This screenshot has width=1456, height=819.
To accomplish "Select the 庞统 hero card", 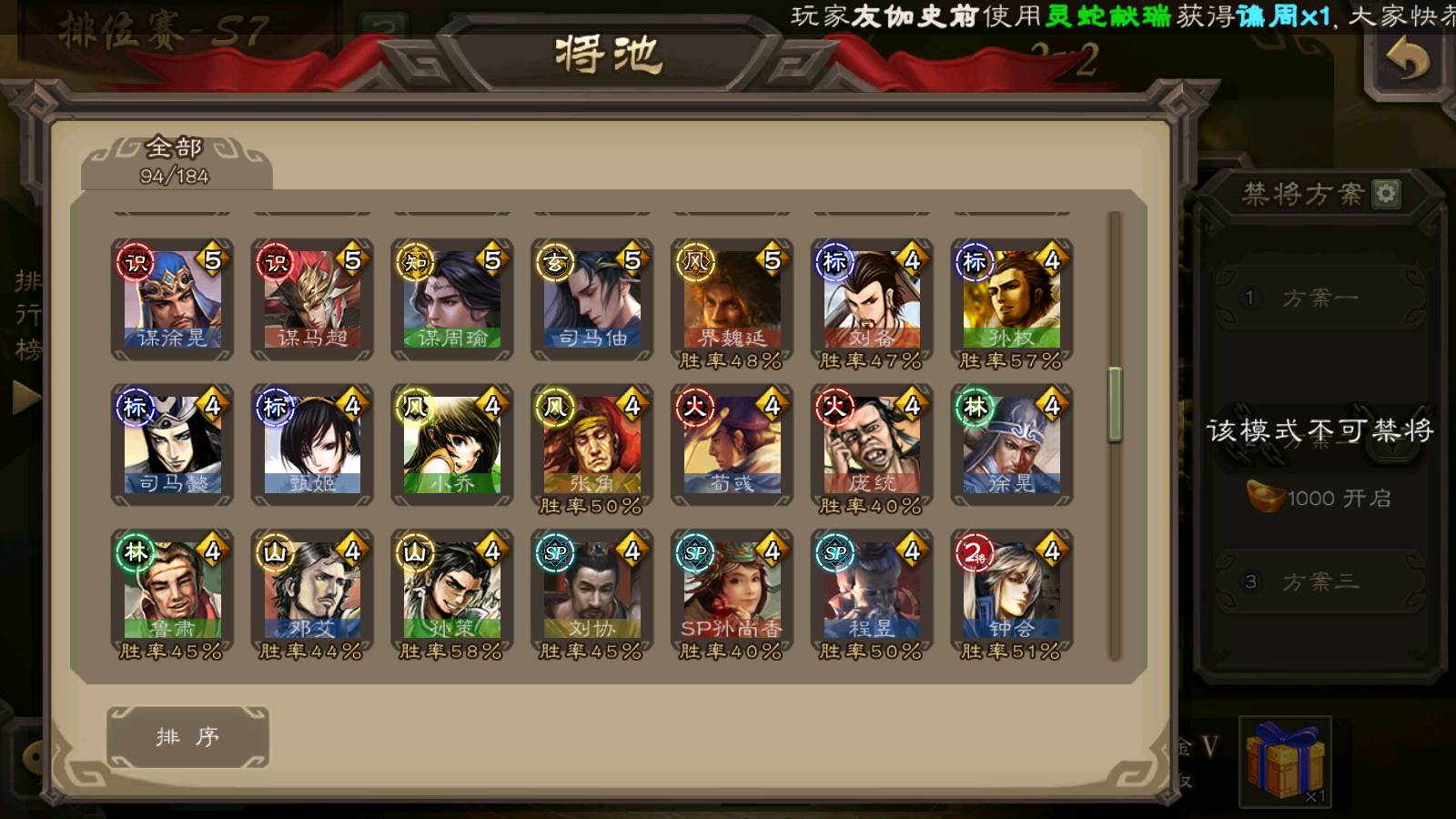I will 872,445.
